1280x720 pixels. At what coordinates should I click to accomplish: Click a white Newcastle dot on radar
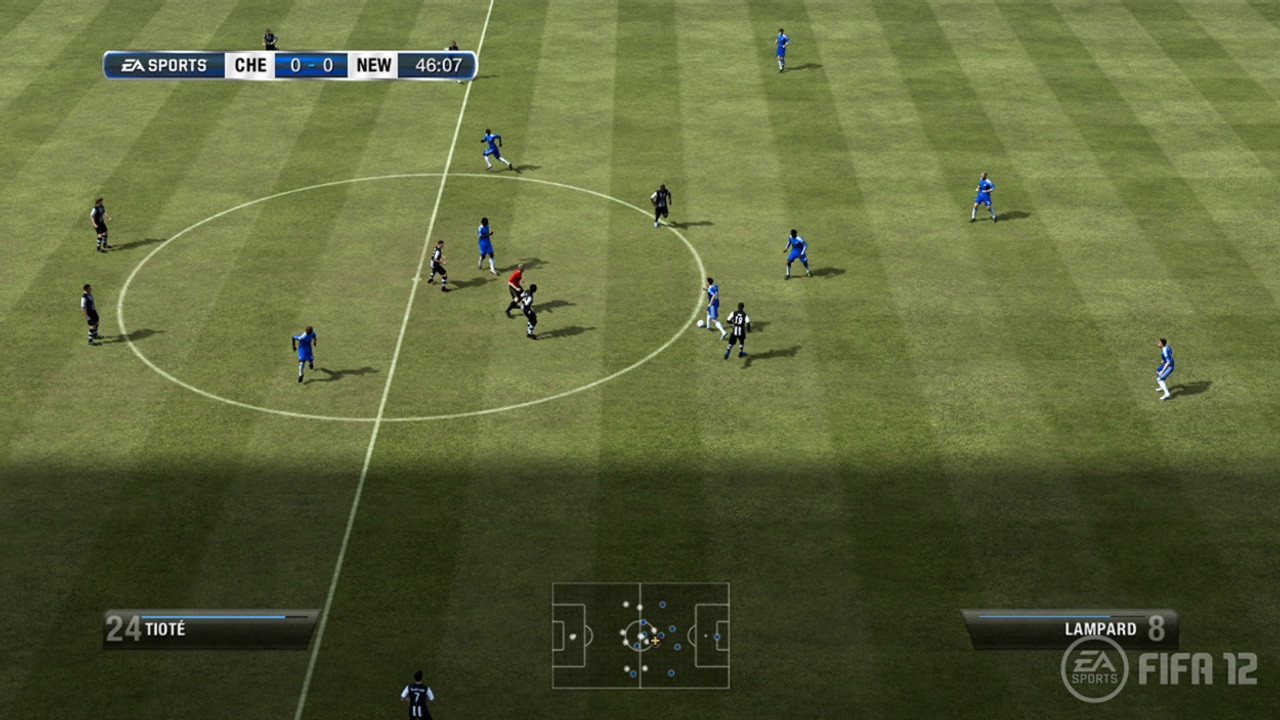[x=626, y=604]
